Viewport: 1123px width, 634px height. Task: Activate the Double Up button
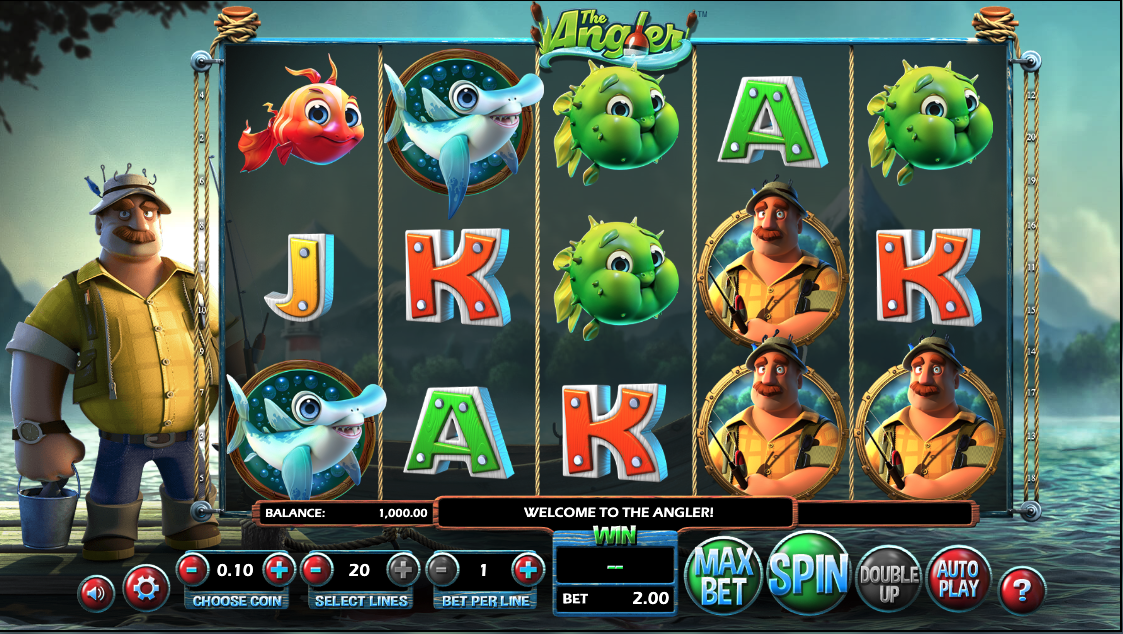pos(888,577)
